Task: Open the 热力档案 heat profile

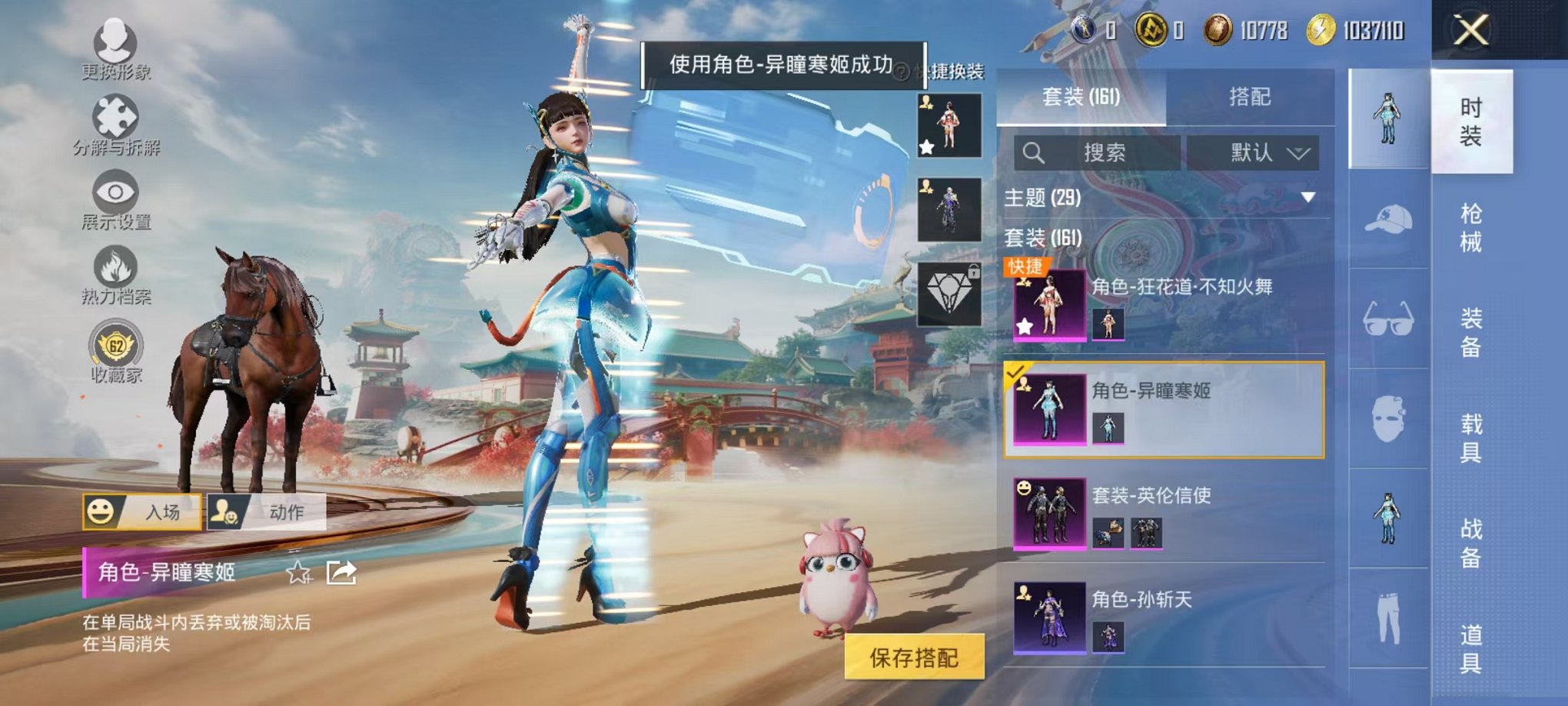Action: coord(114,265)
